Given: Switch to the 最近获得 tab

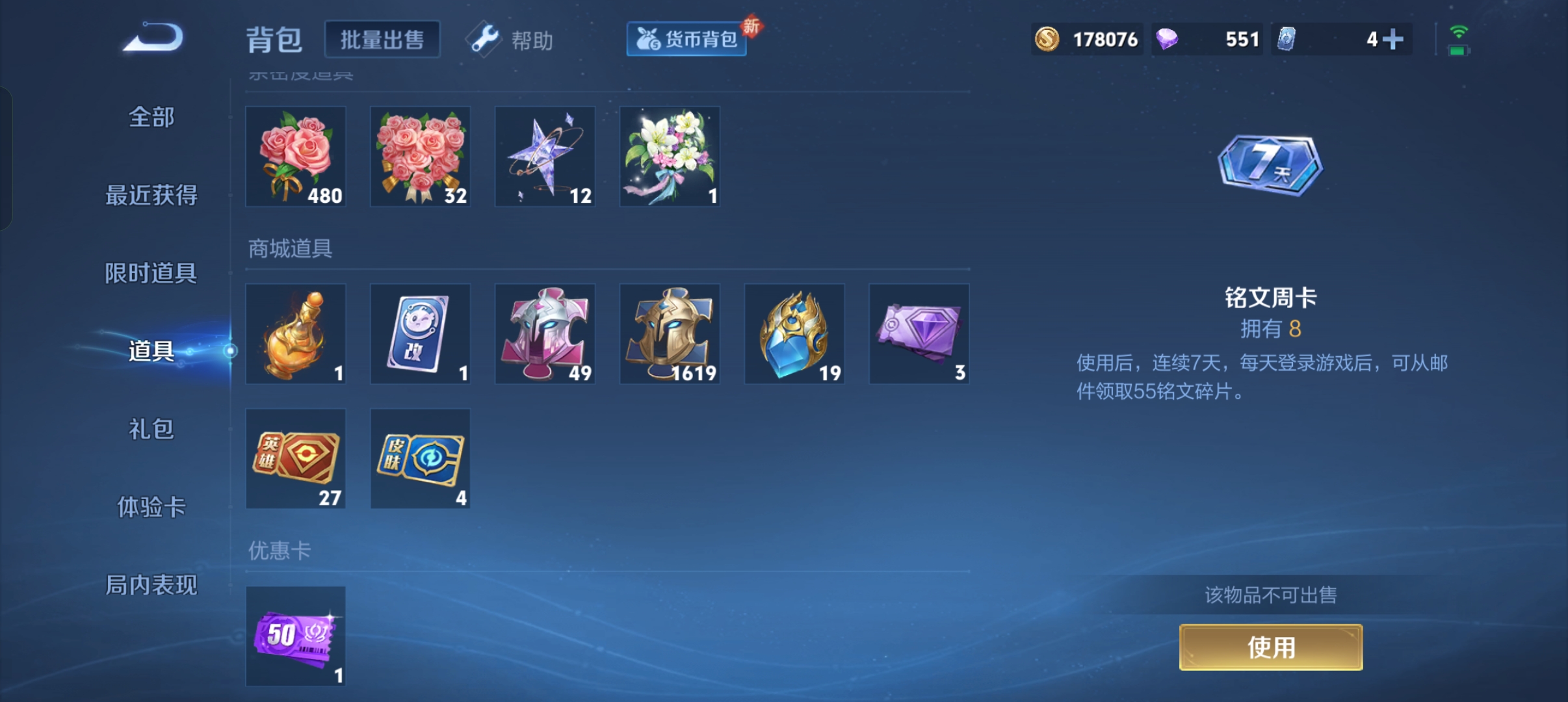Looking at the screenshot, I should tap(151, 195).
